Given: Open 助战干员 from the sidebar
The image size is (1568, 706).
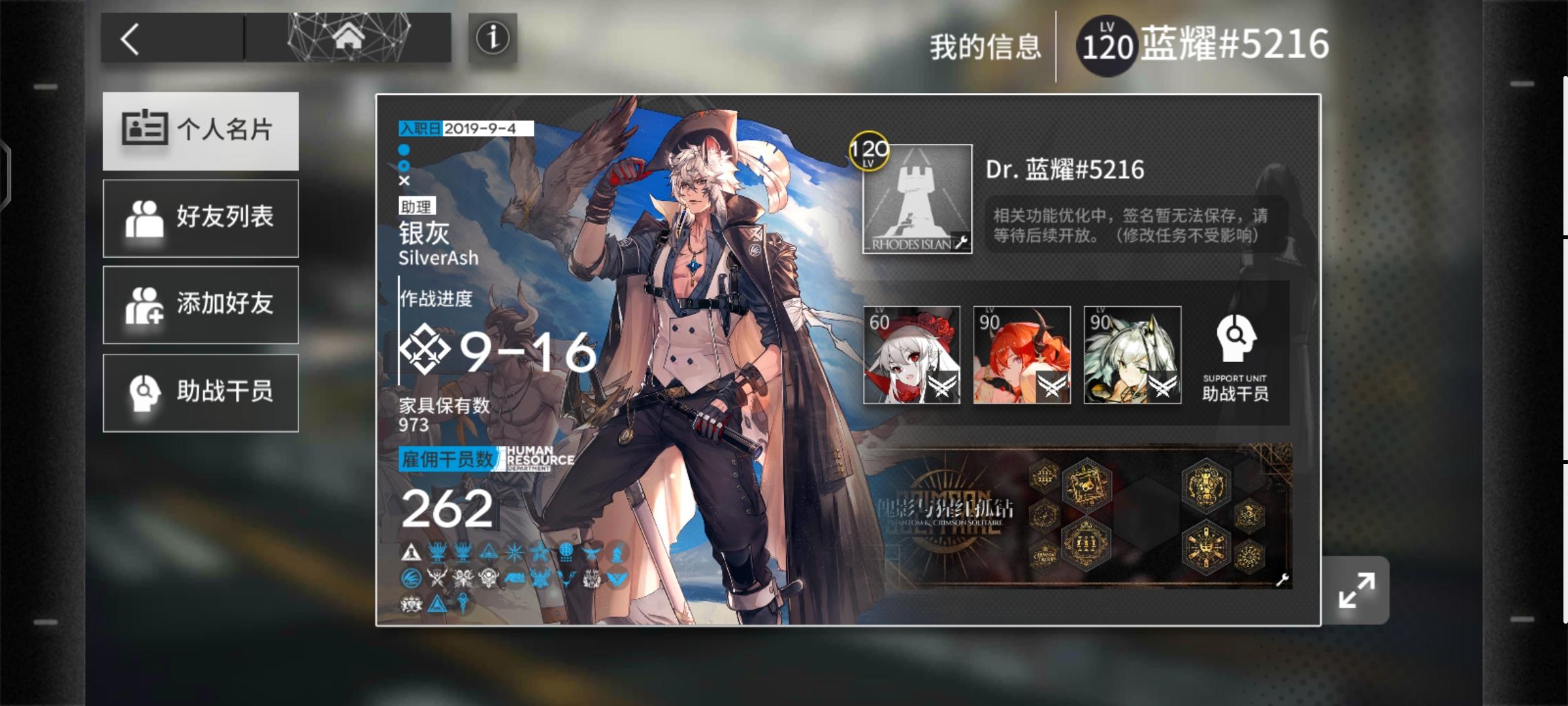Looking at the screenshot, I should coord(199,392).
